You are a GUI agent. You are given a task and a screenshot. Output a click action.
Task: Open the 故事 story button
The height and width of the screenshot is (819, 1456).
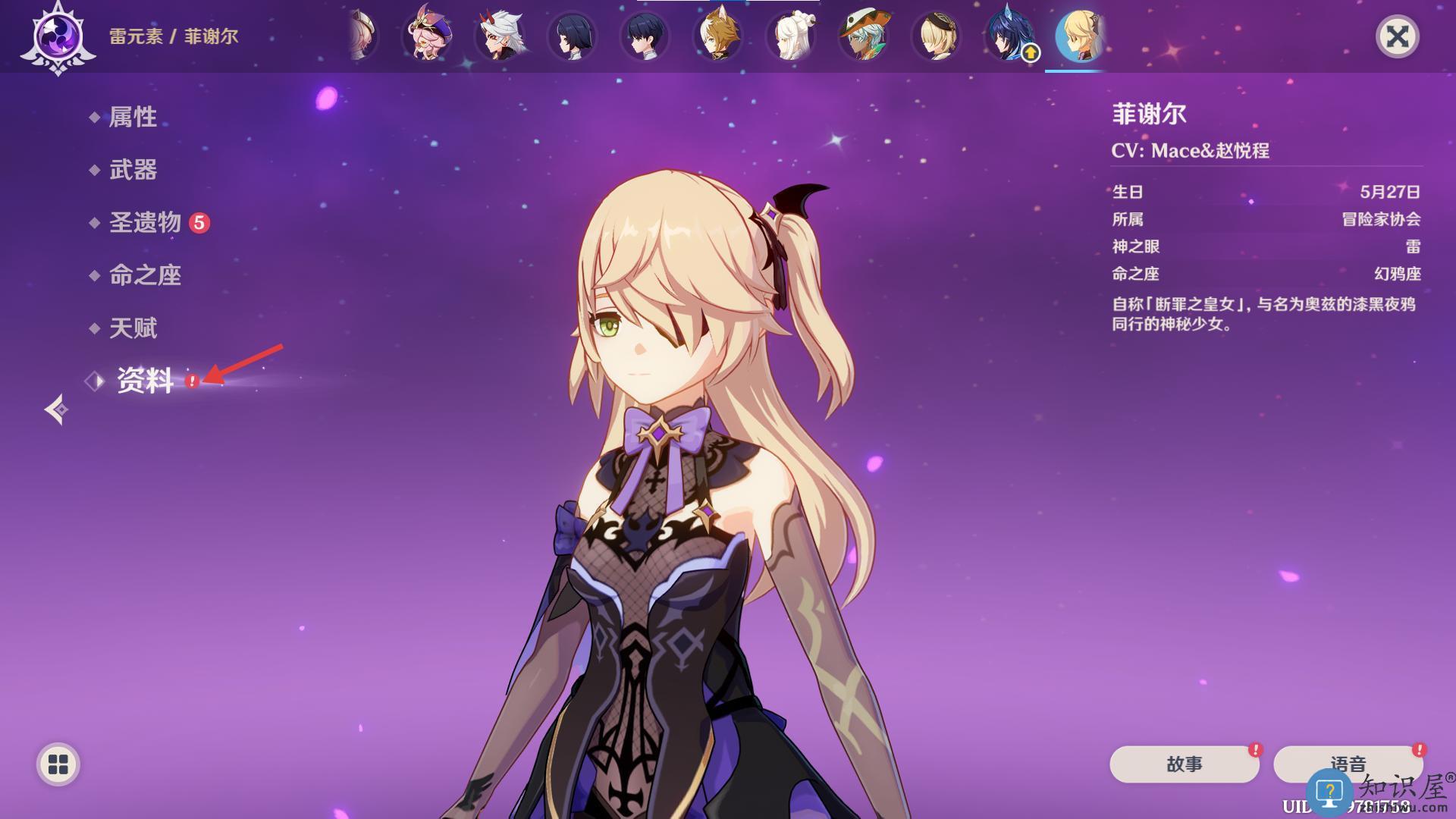[x=1184, y=764]
